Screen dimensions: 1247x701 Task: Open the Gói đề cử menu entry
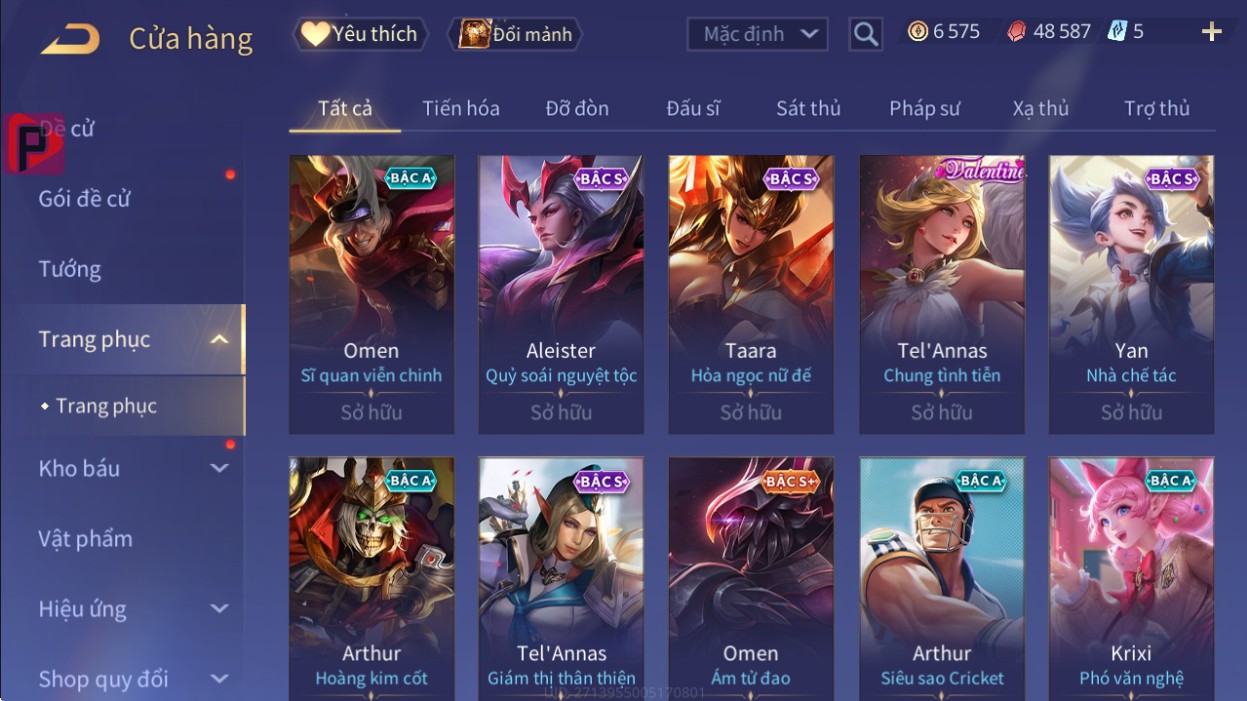[x=85, y=198]
